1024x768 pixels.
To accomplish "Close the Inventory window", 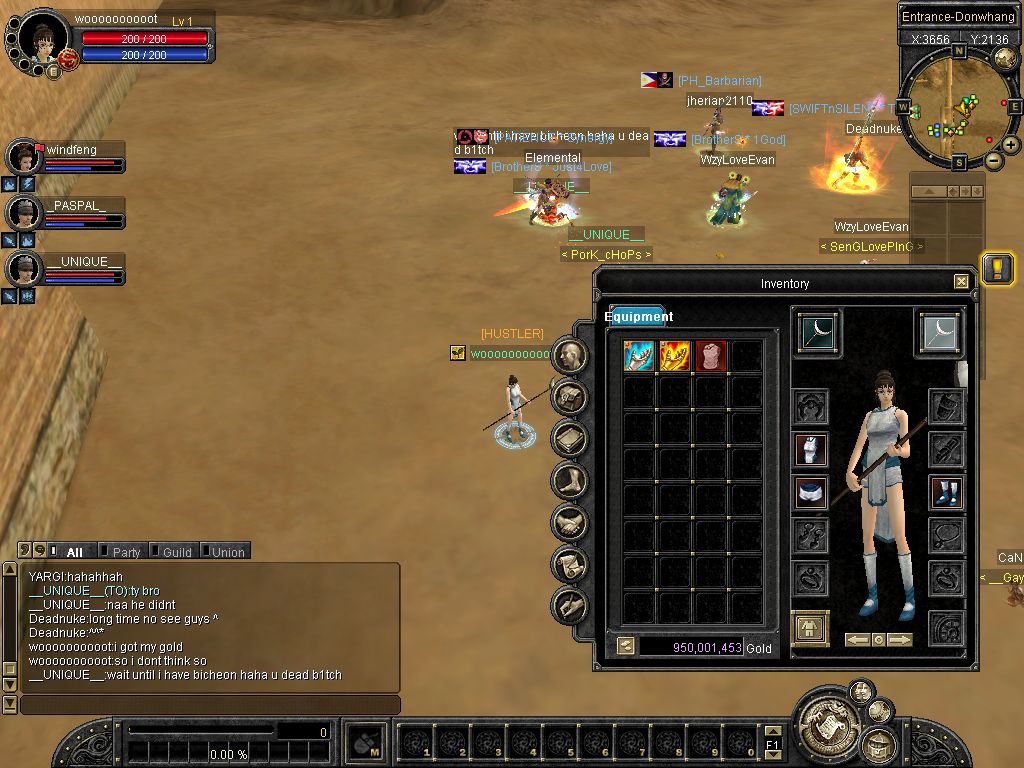I will (x=961, y=282).
